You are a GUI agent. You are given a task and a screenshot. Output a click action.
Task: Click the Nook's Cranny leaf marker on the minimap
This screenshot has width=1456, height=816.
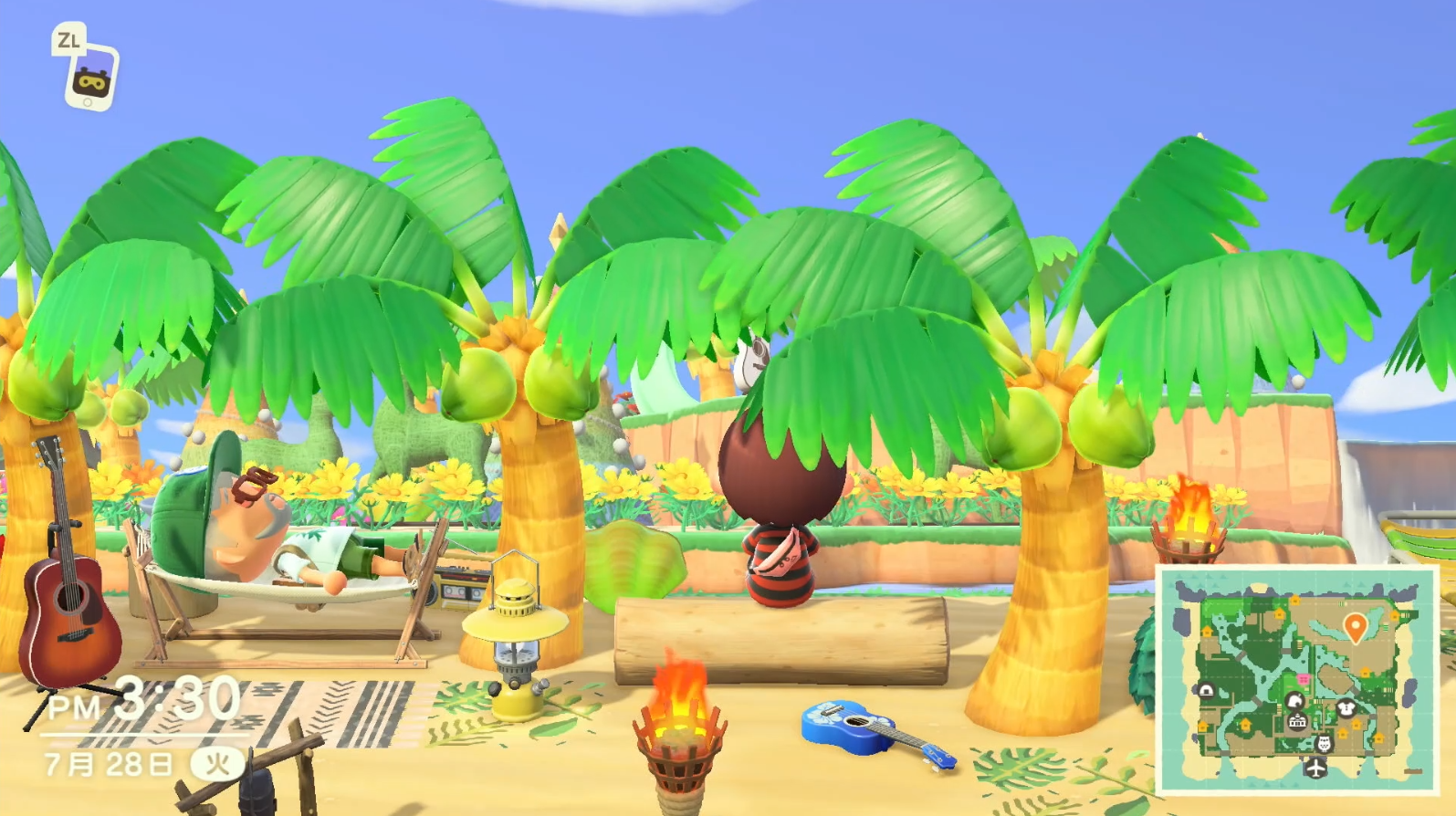tap(1294, 701)
